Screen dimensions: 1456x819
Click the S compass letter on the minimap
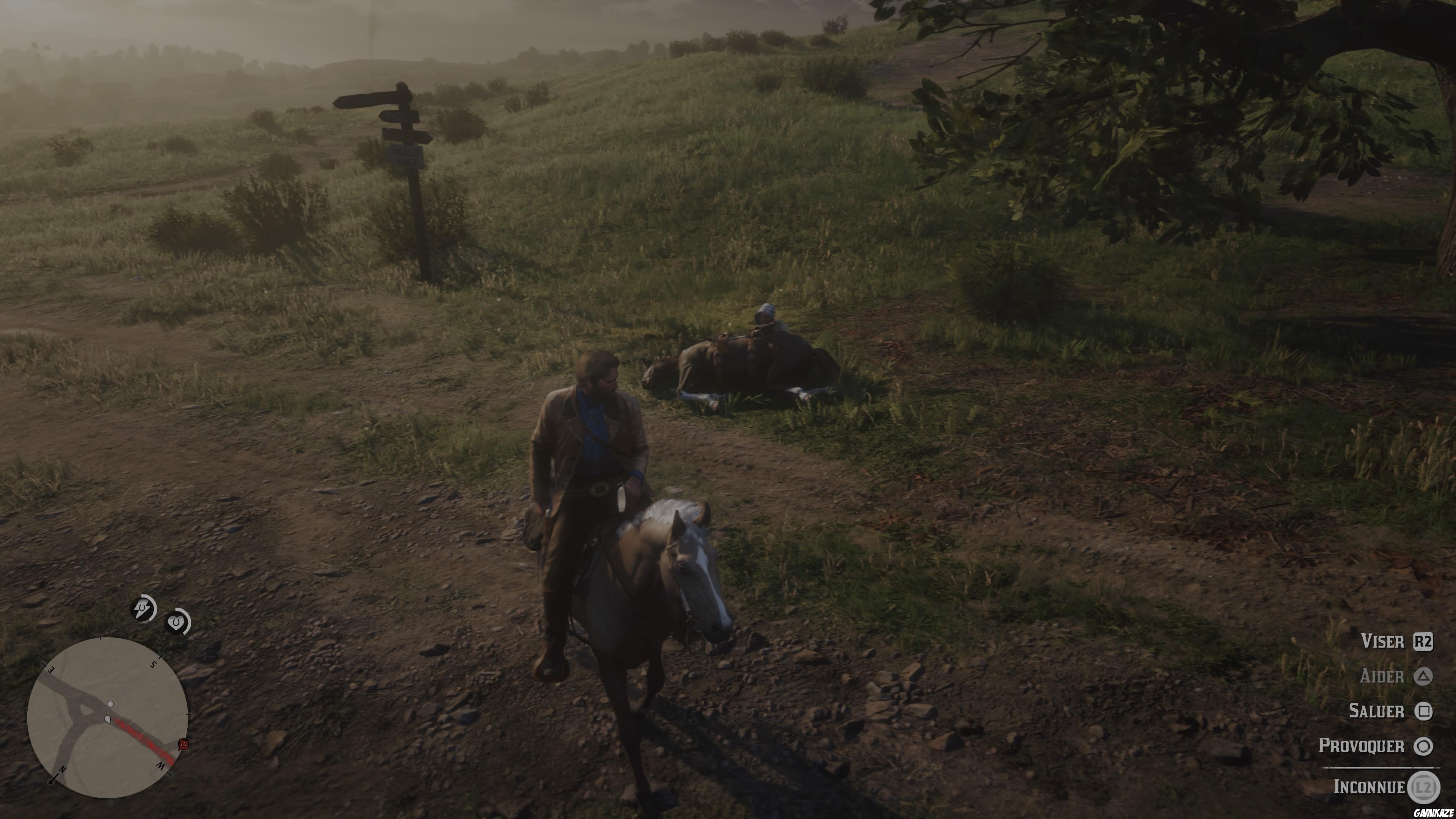coord(153,665)
